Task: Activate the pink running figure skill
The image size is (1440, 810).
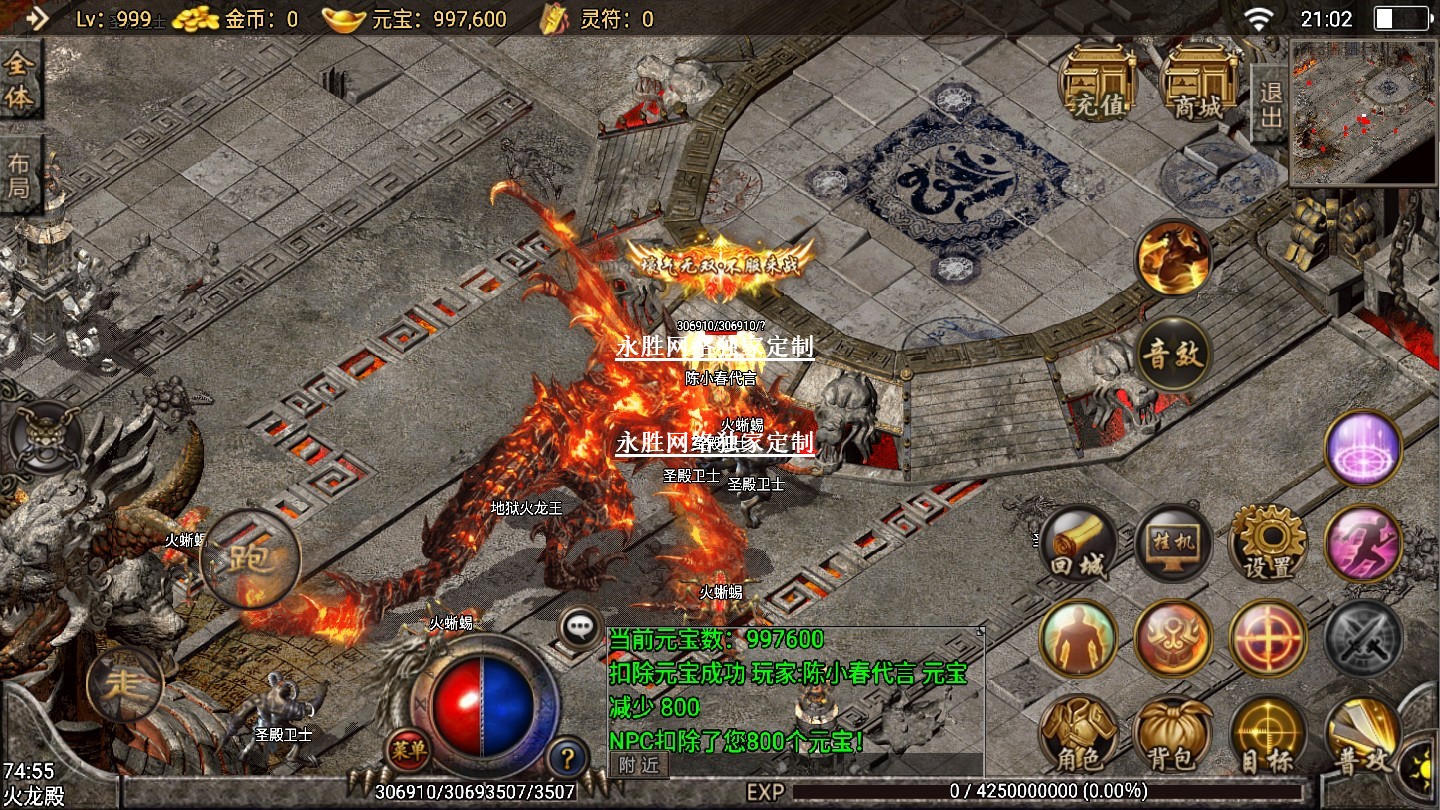Action: click(1363, 545)
